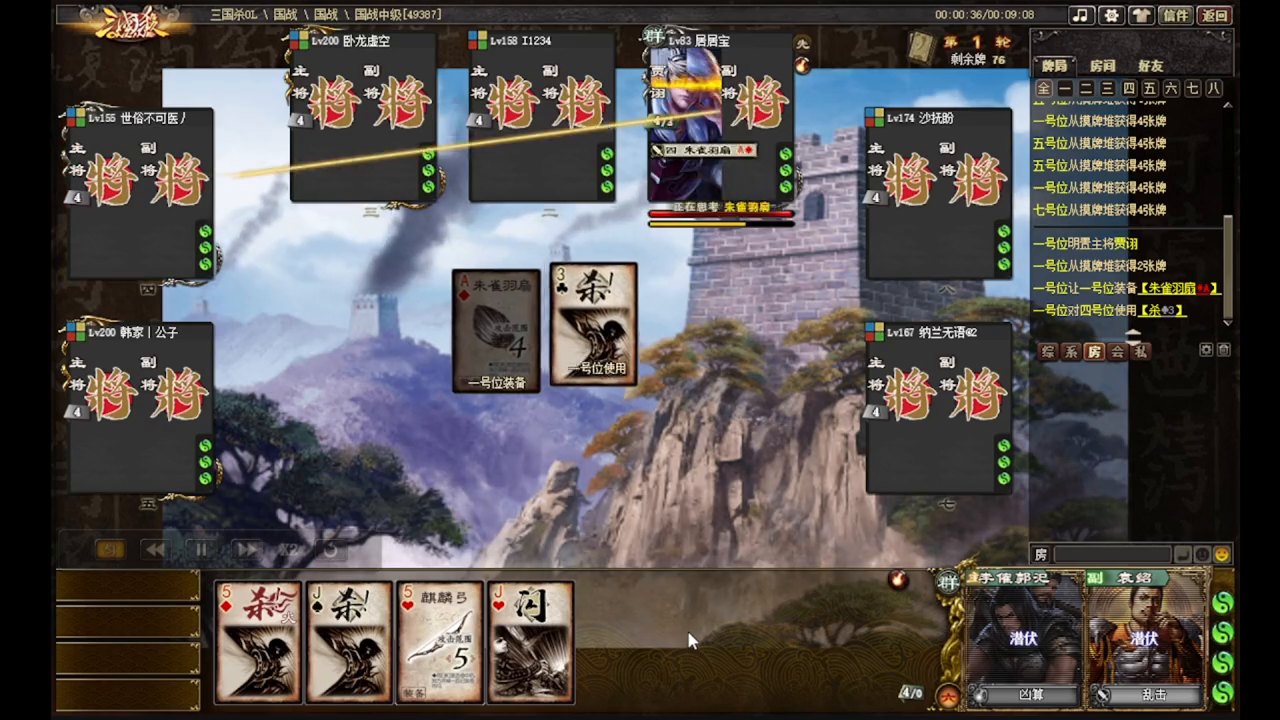This screenshot has width=1280, height=720.
Task: Open the gear settings button
Action: coord(1111,15)
